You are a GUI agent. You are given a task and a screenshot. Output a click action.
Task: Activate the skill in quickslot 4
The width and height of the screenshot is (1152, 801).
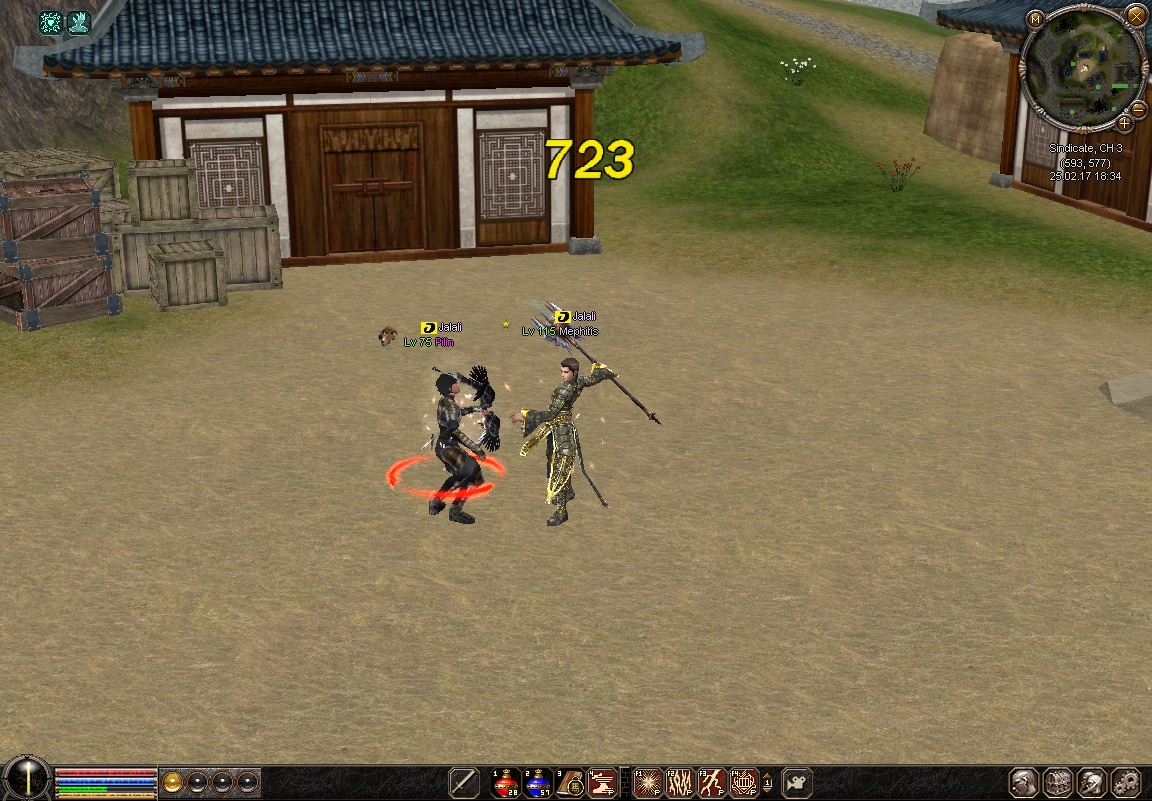pos(602,782)
